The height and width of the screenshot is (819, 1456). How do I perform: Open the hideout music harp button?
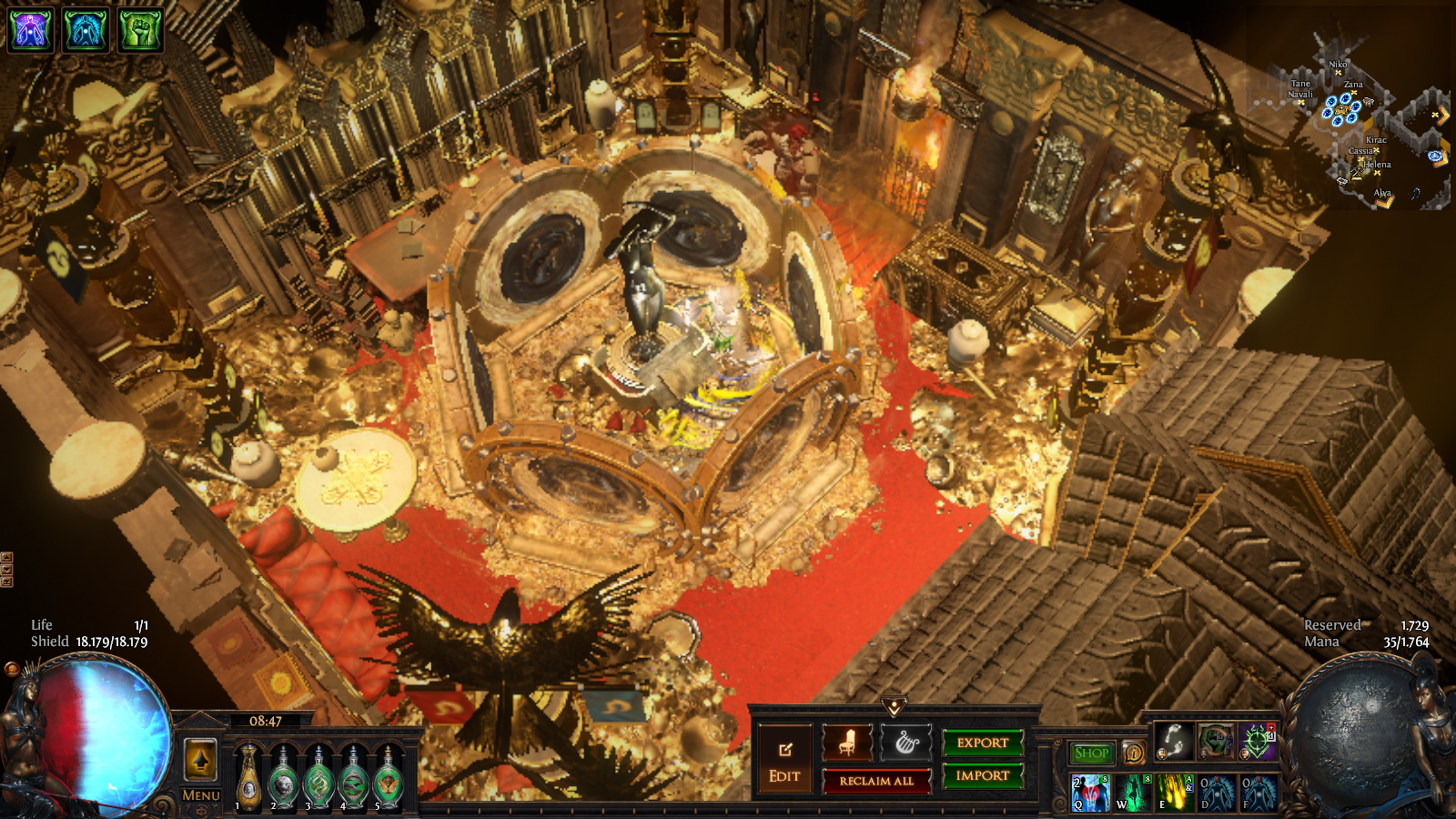[906, 743]
